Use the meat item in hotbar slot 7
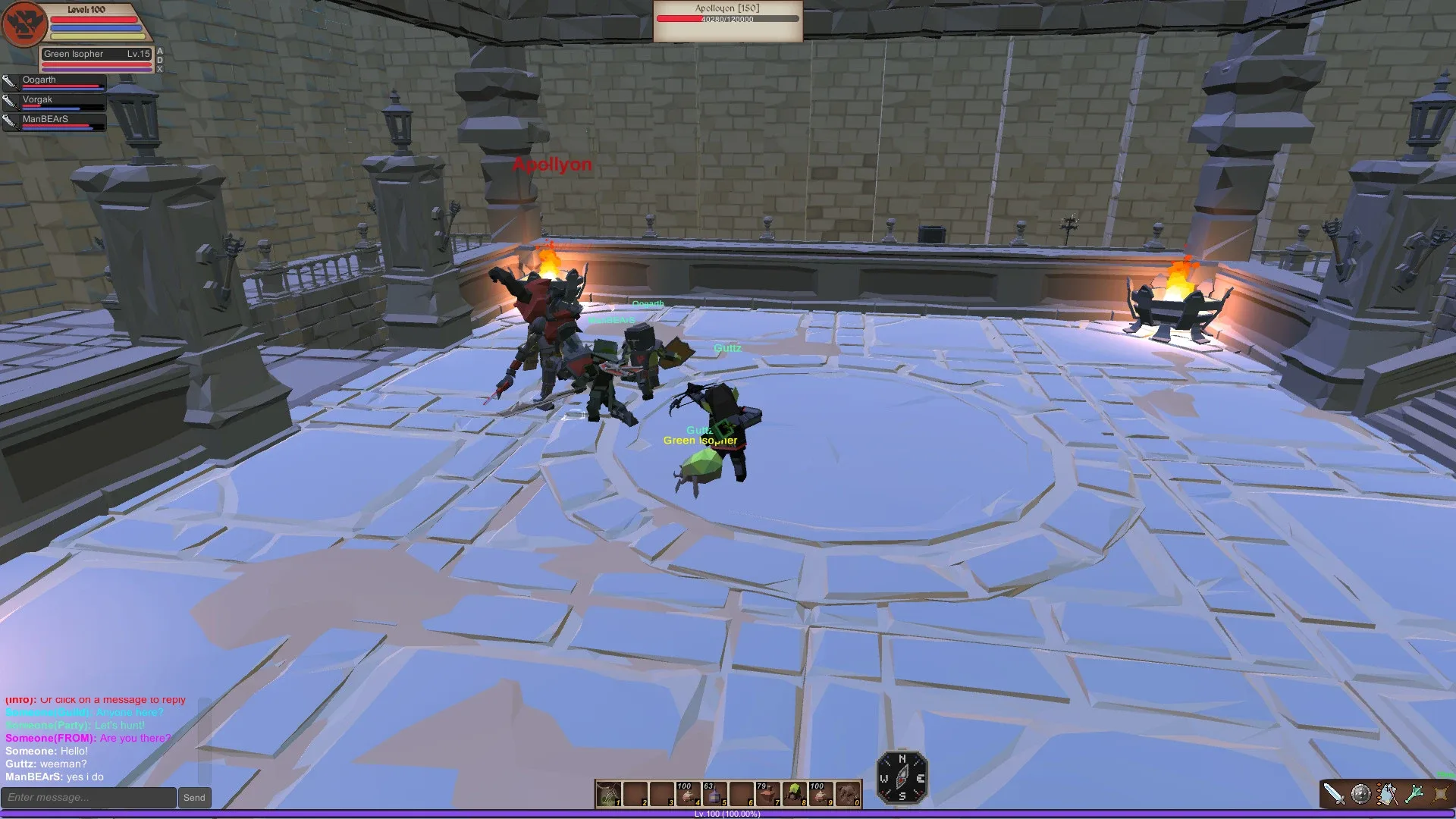Image resolution: width=1456 pixels, height=819 pixels. coord(768,795)
